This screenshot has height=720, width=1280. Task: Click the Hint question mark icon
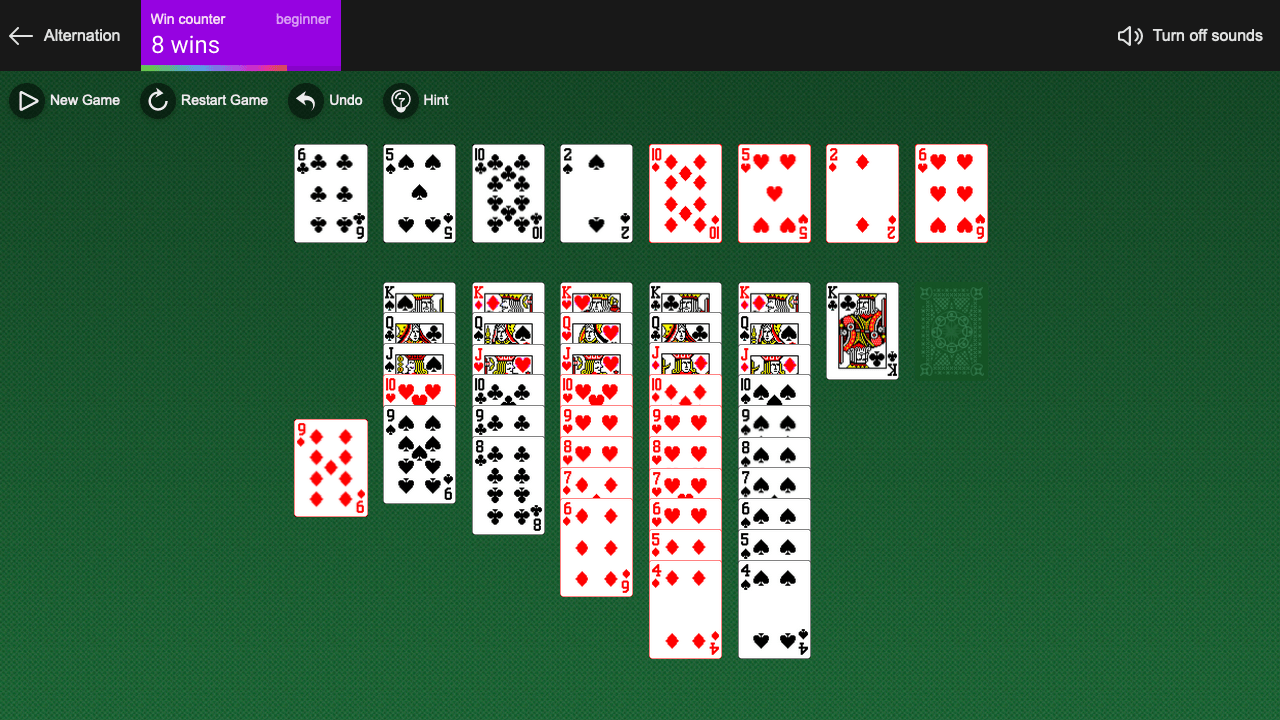(x=400, y=100)
